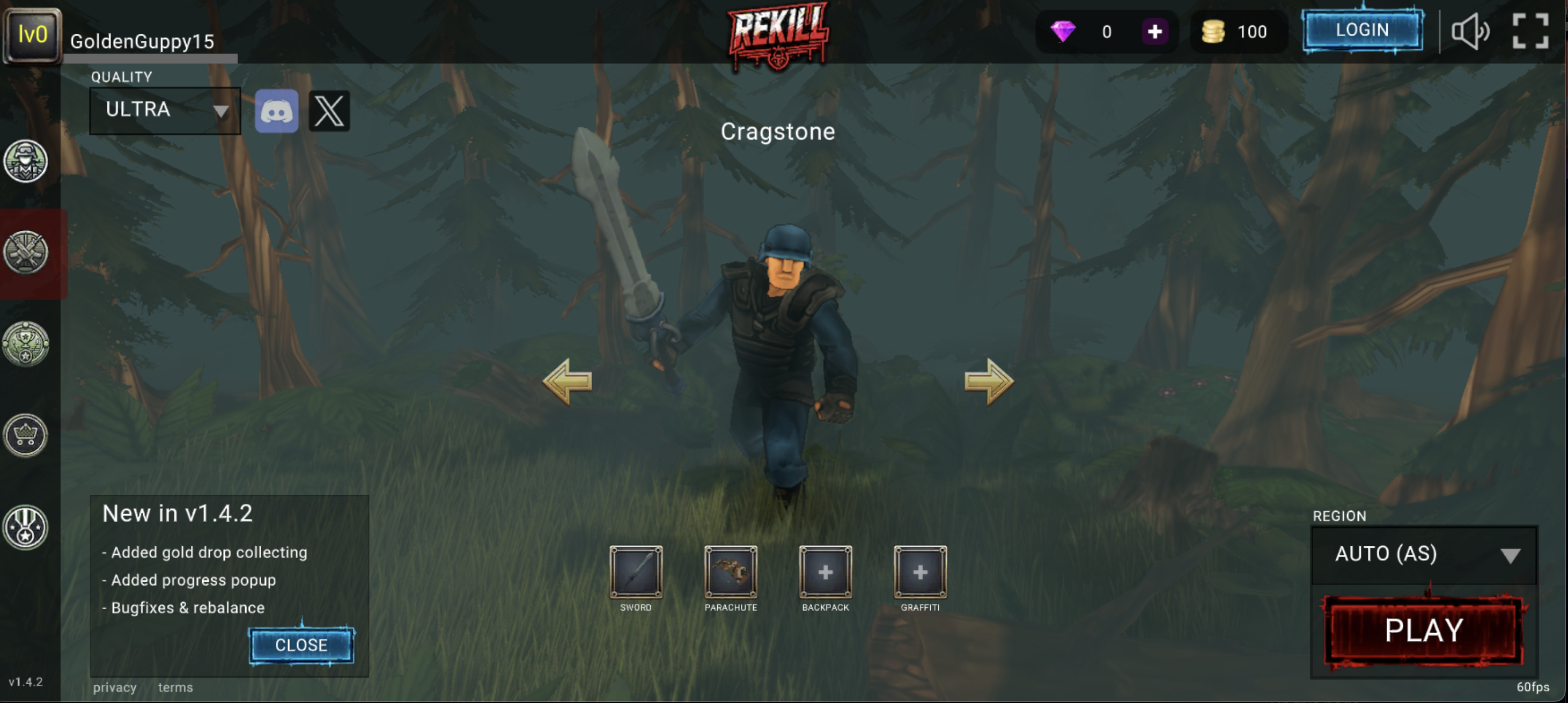Log in using the LOGIN button
Screen dimensions: 1568x703
(x=1362, y=30)
